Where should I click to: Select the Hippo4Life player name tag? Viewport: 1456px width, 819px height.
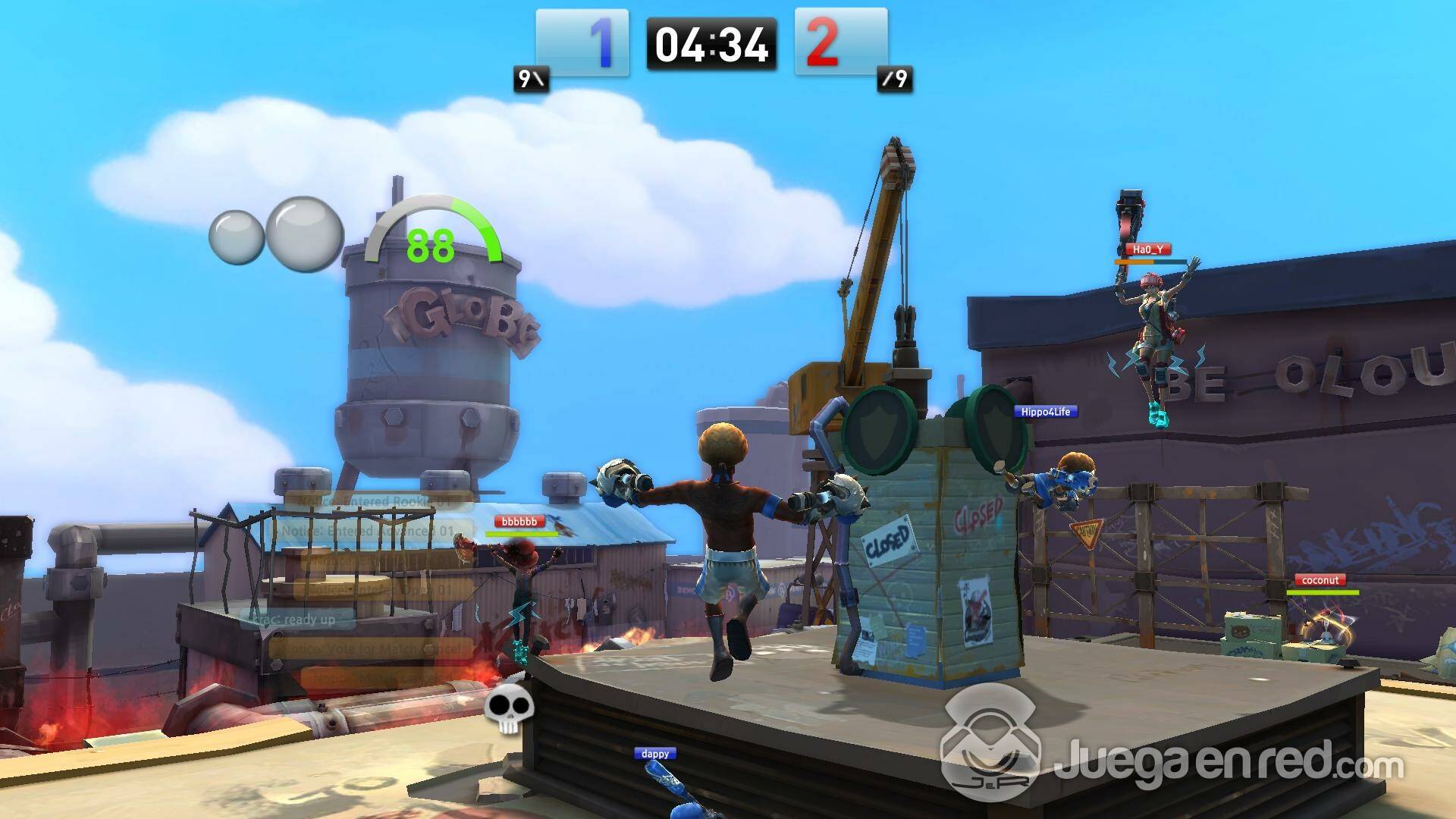point(1046,412)
